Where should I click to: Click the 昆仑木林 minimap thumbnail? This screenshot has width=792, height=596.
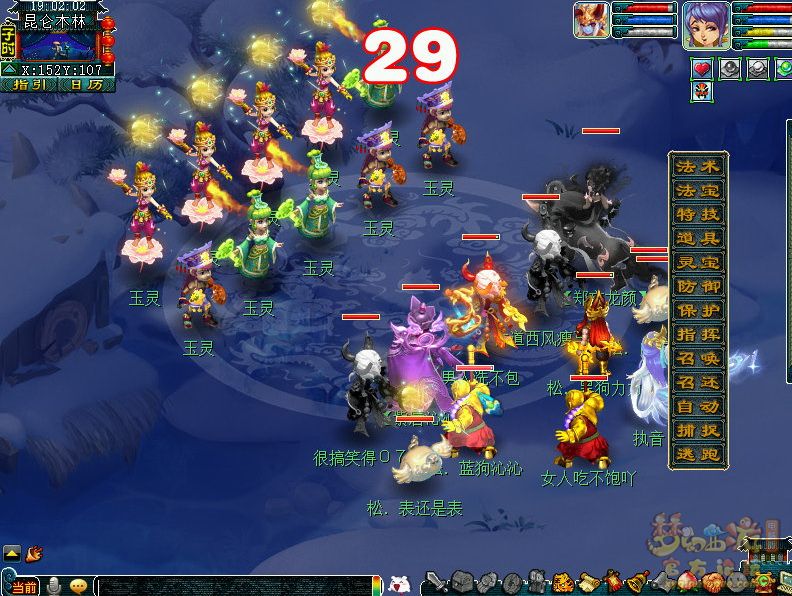(56, 45)
